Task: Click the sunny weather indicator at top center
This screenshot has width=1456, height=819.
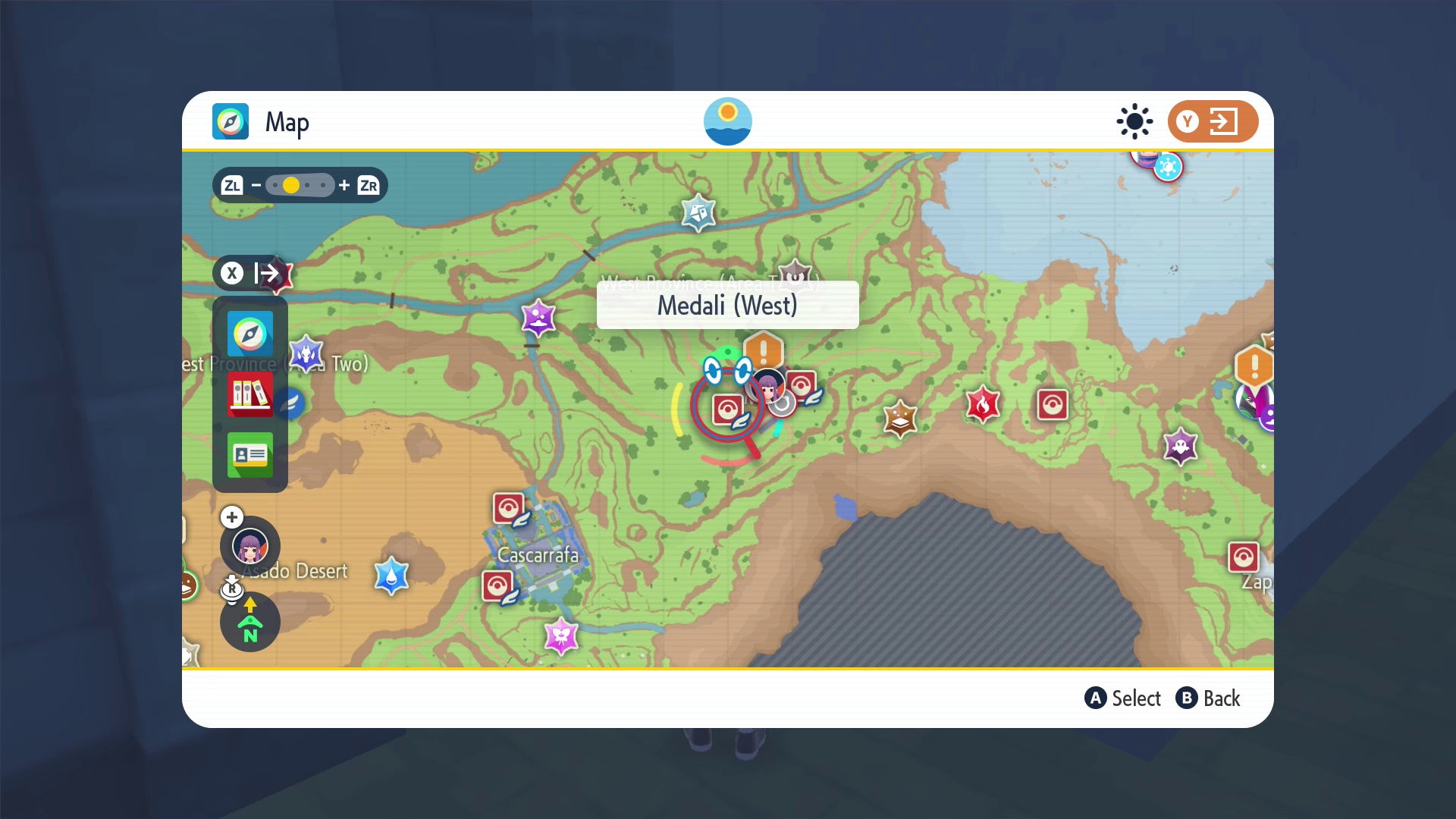Action: tap(728, 121)
